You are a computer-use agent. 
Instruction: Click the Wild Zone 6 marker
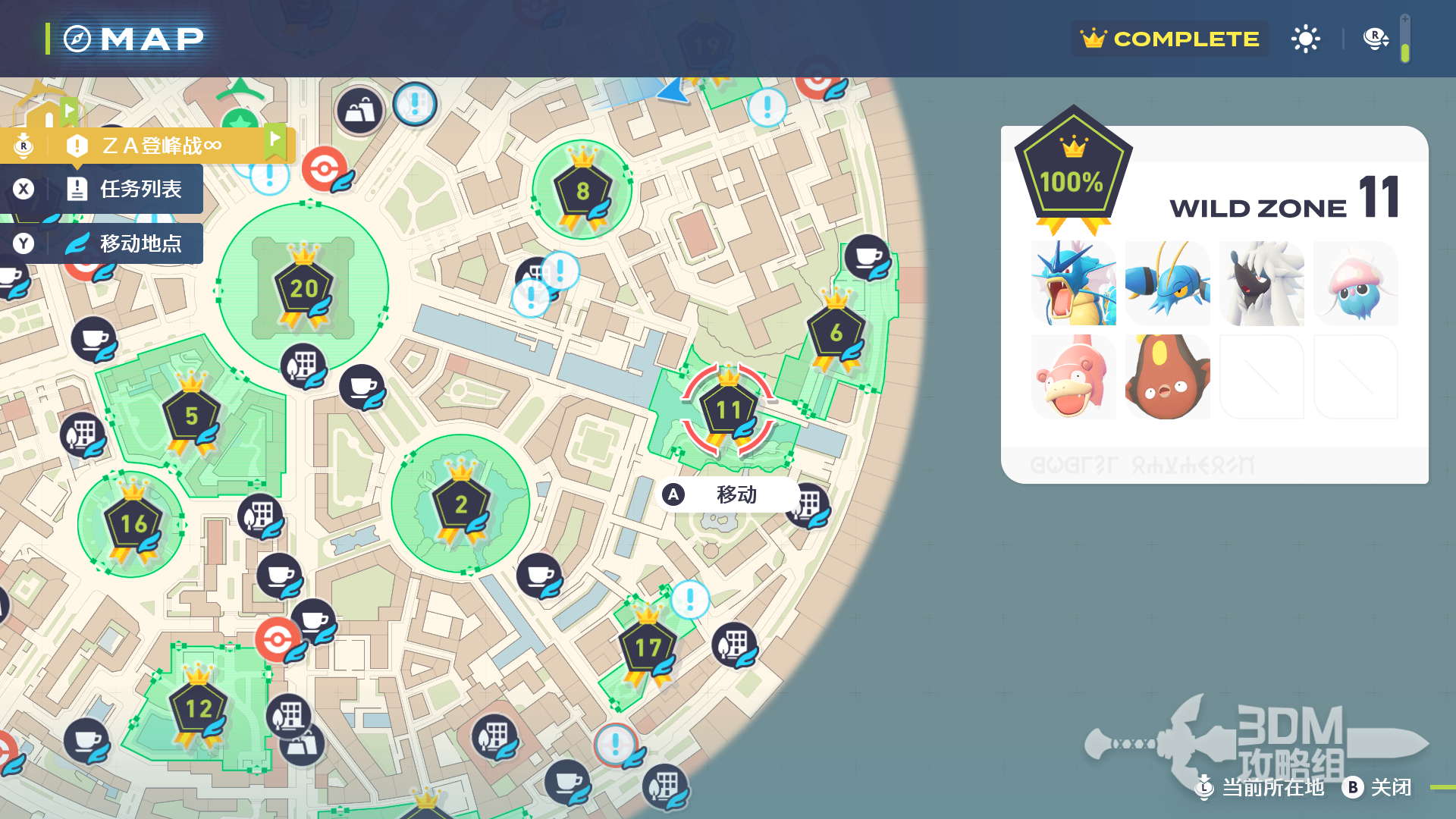pos(836,333)
